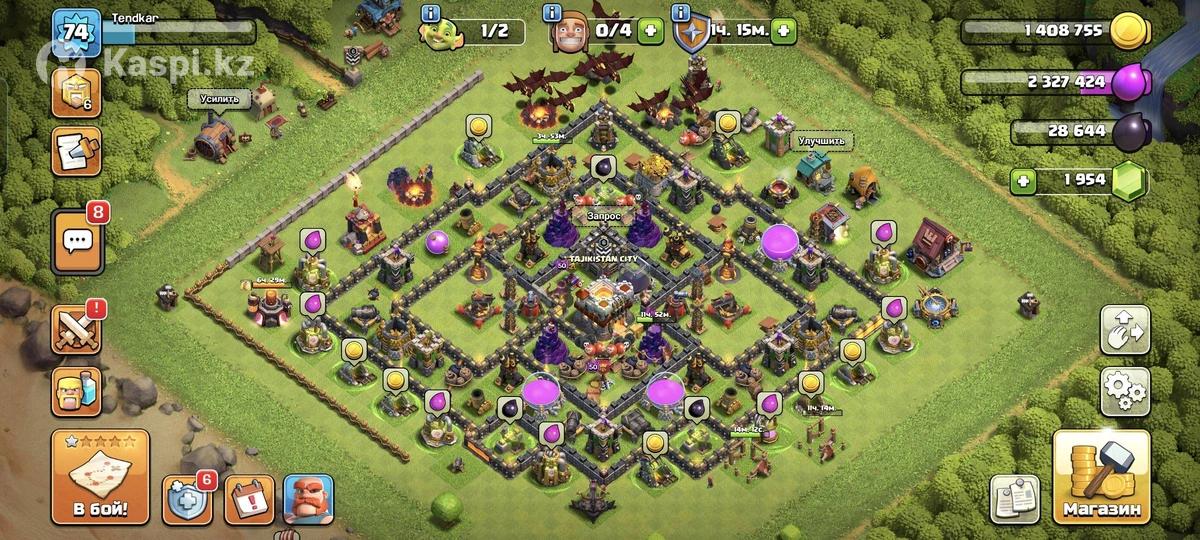Open the settings gears menu
This screenshot has width=1200, height=540.
click(x=1125, y=392)
